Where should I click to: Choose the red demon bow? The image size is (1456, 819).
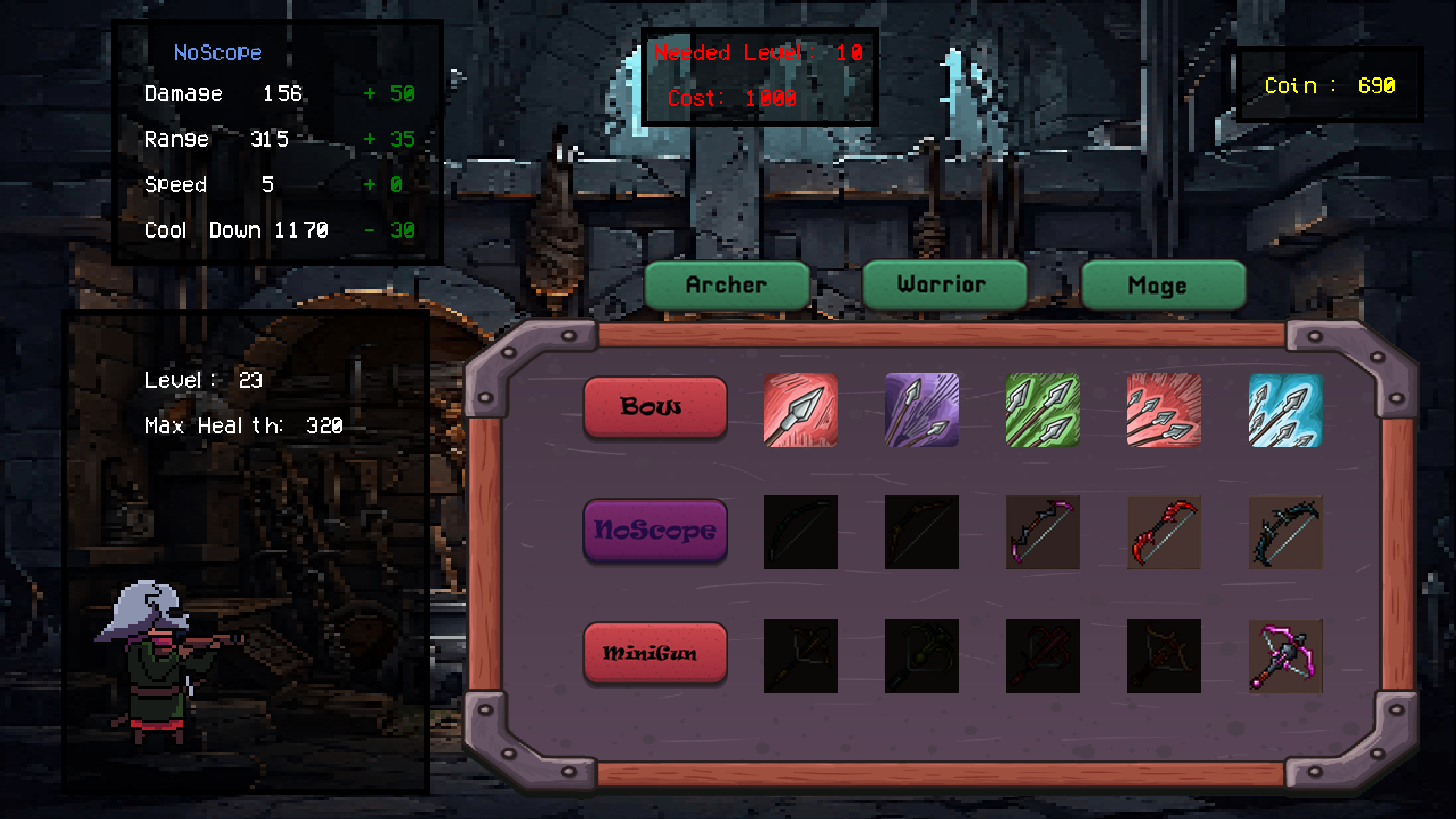tap(1164, 532)
